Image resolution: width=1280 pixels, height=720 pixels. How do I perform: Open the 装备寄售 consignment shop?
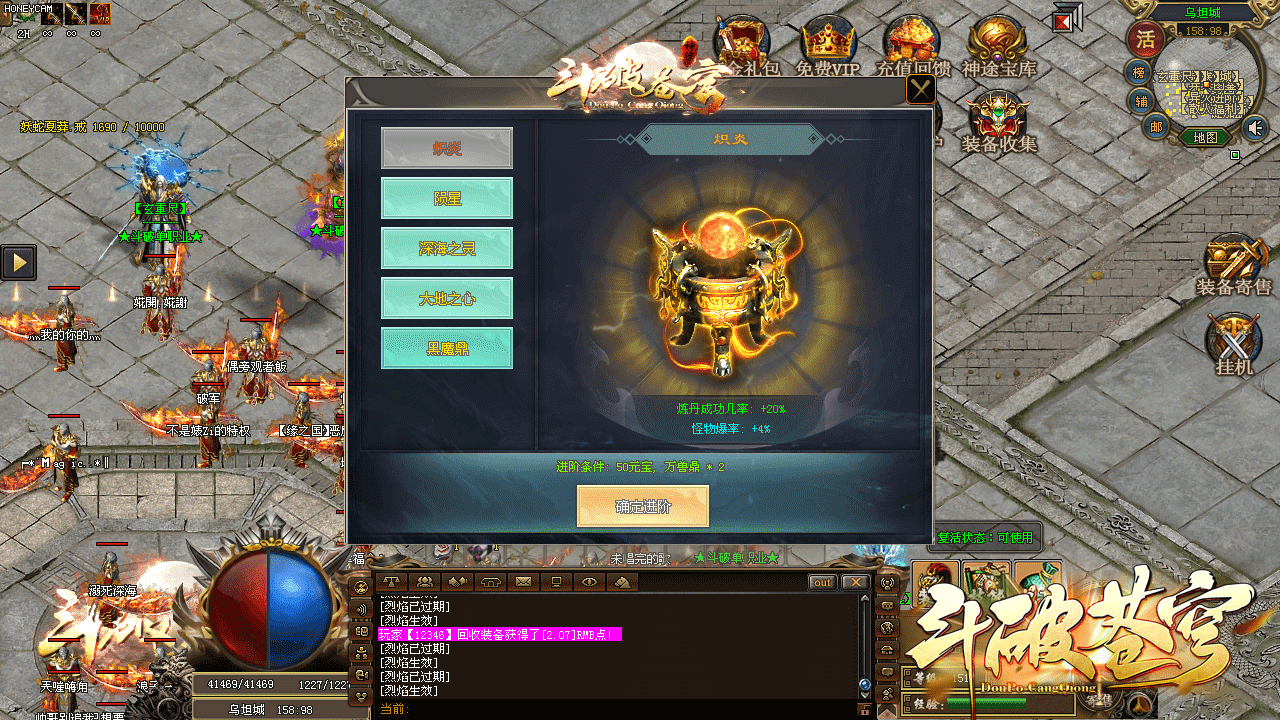(1233, 264)
